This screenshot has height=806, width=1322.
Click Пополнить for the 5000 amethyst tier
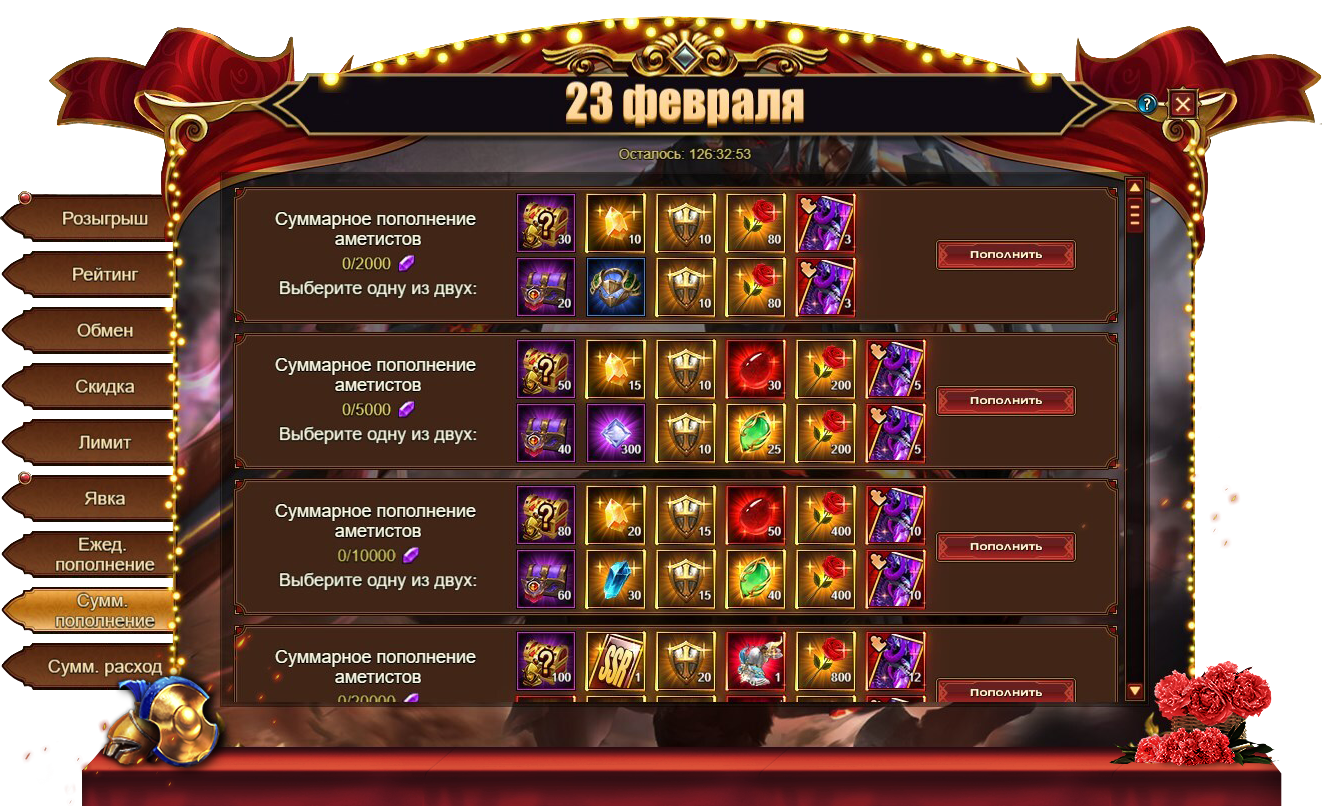click(x=1005, y=400)
